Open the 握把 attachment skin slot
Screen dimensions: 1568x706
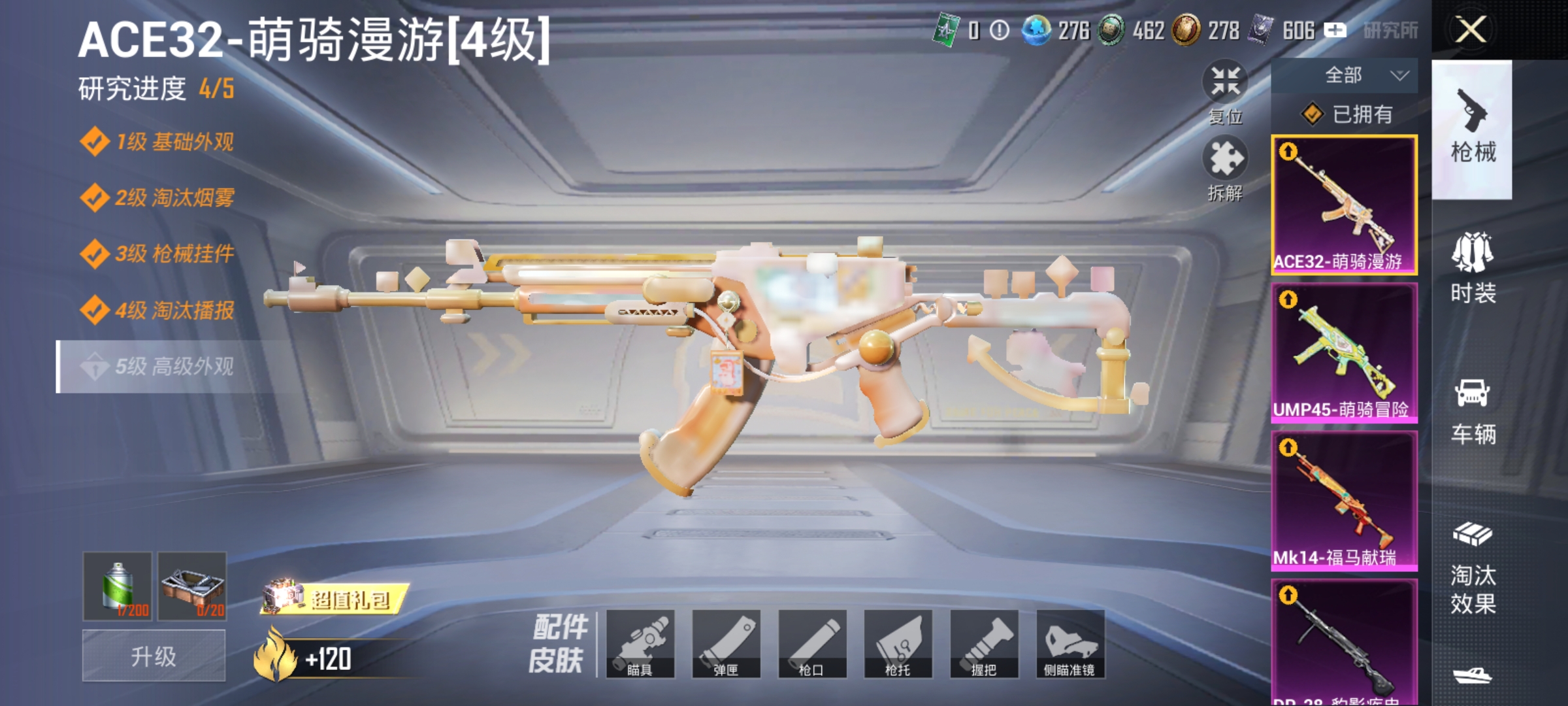983,644
